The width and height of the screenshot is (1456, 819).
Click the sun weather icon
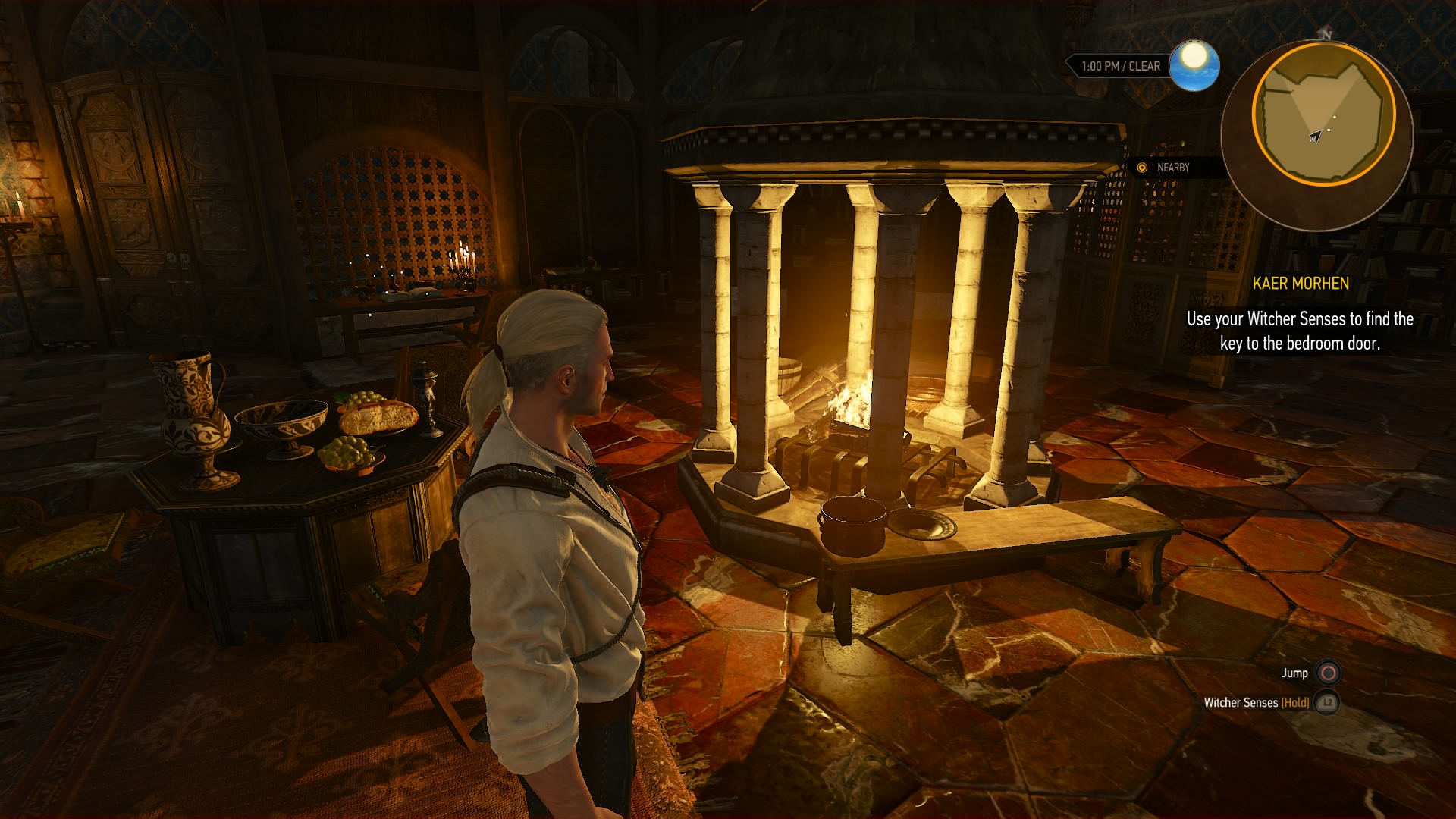1194,65
